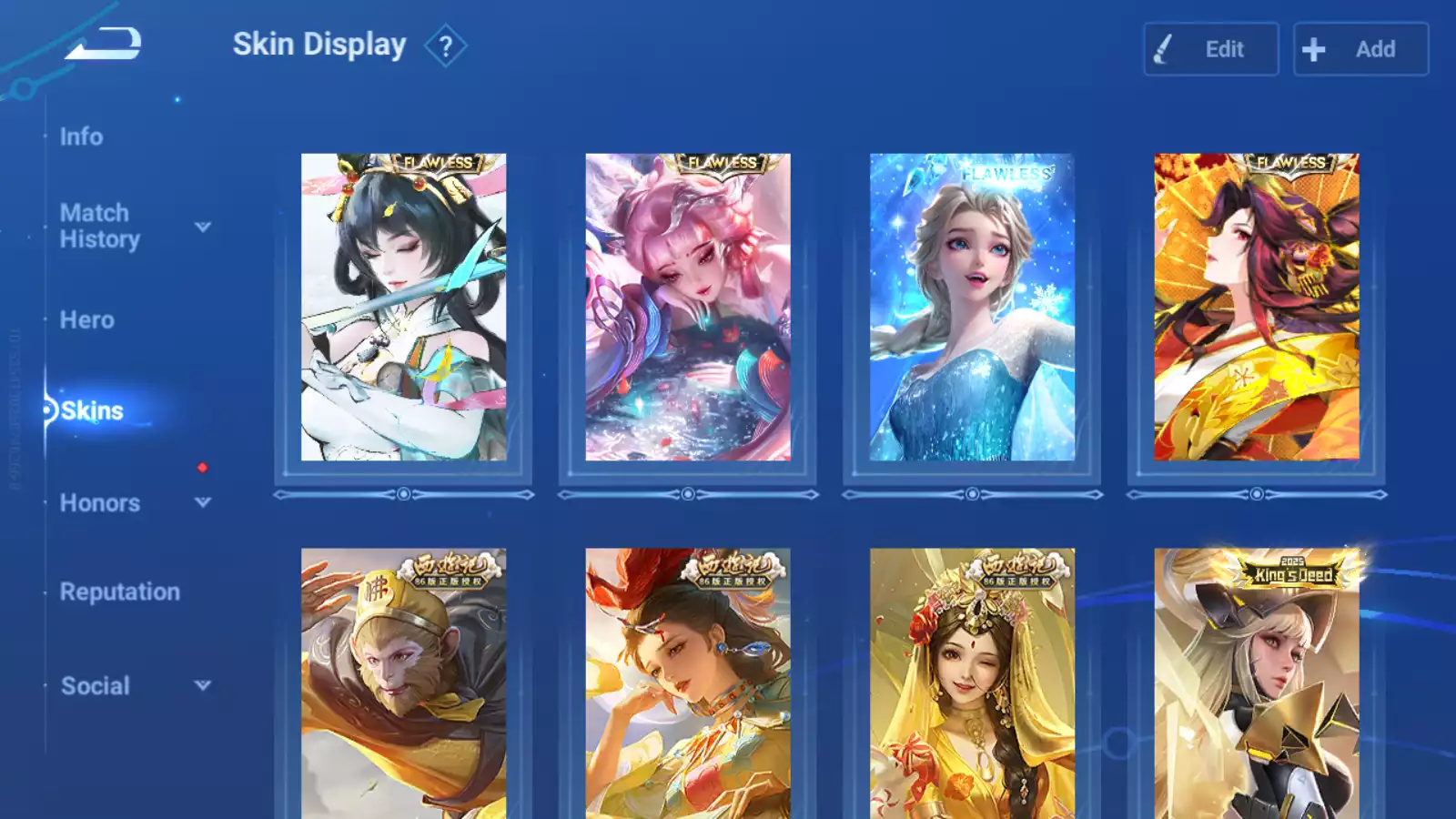Add a new skin to display
The image size is (1456, 819).
tap(1360, 49)
